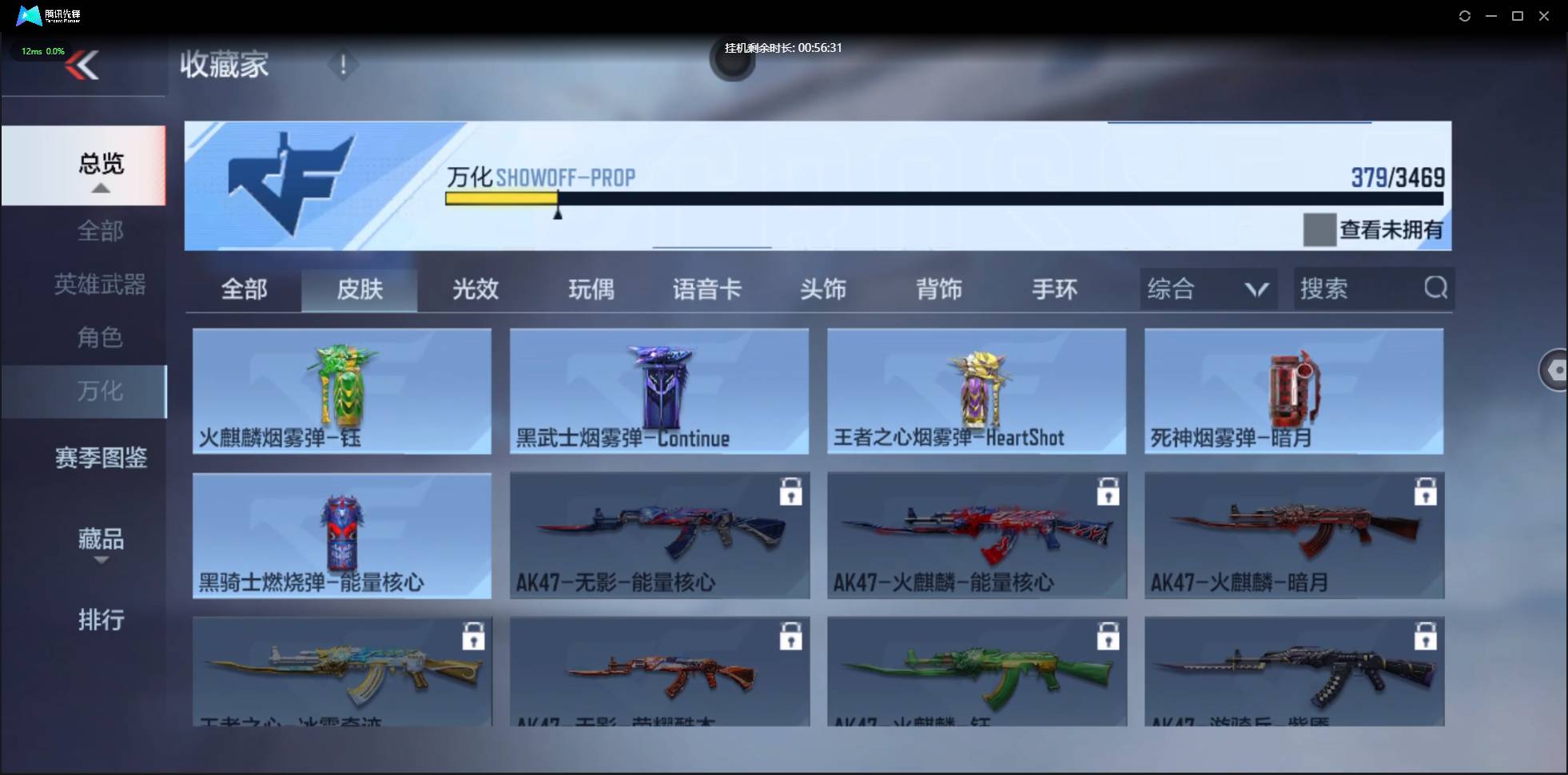Switch to the 光效 tab
Image resolution: width=1568 pixels, height=775 pixels.
473,289
